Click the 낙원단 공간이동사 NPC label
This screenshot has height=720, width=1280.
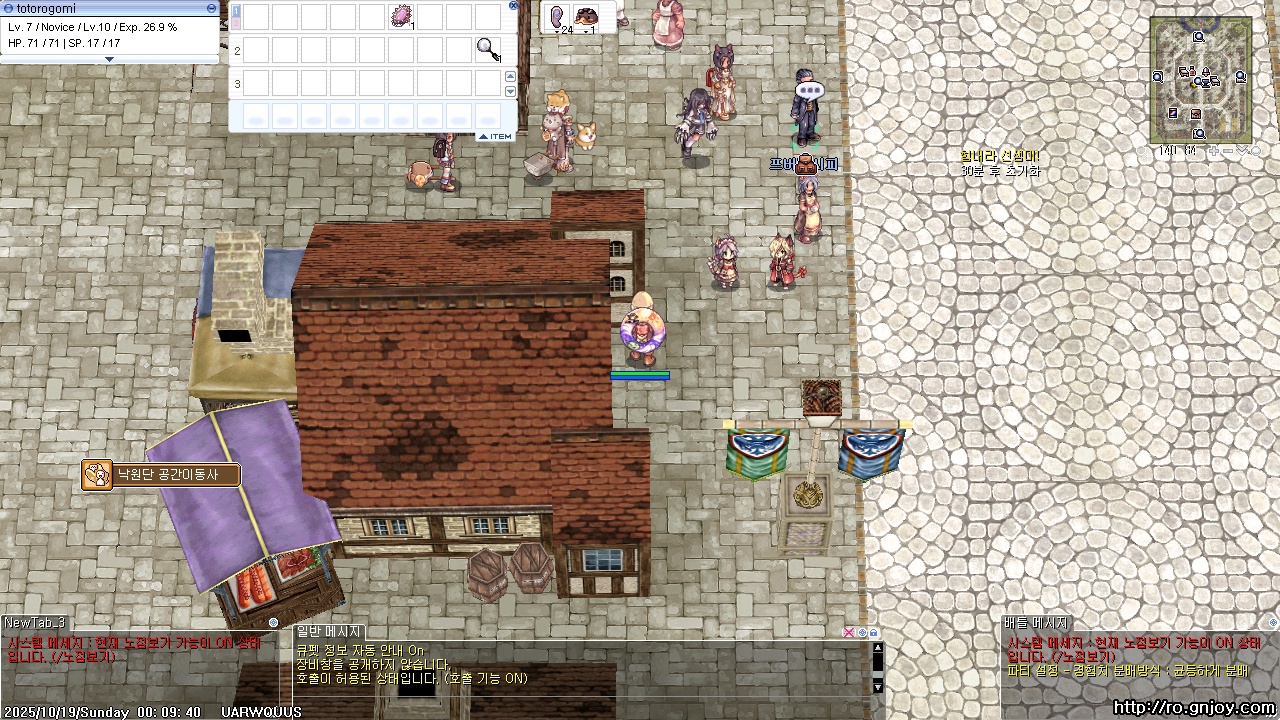point(166,475)
